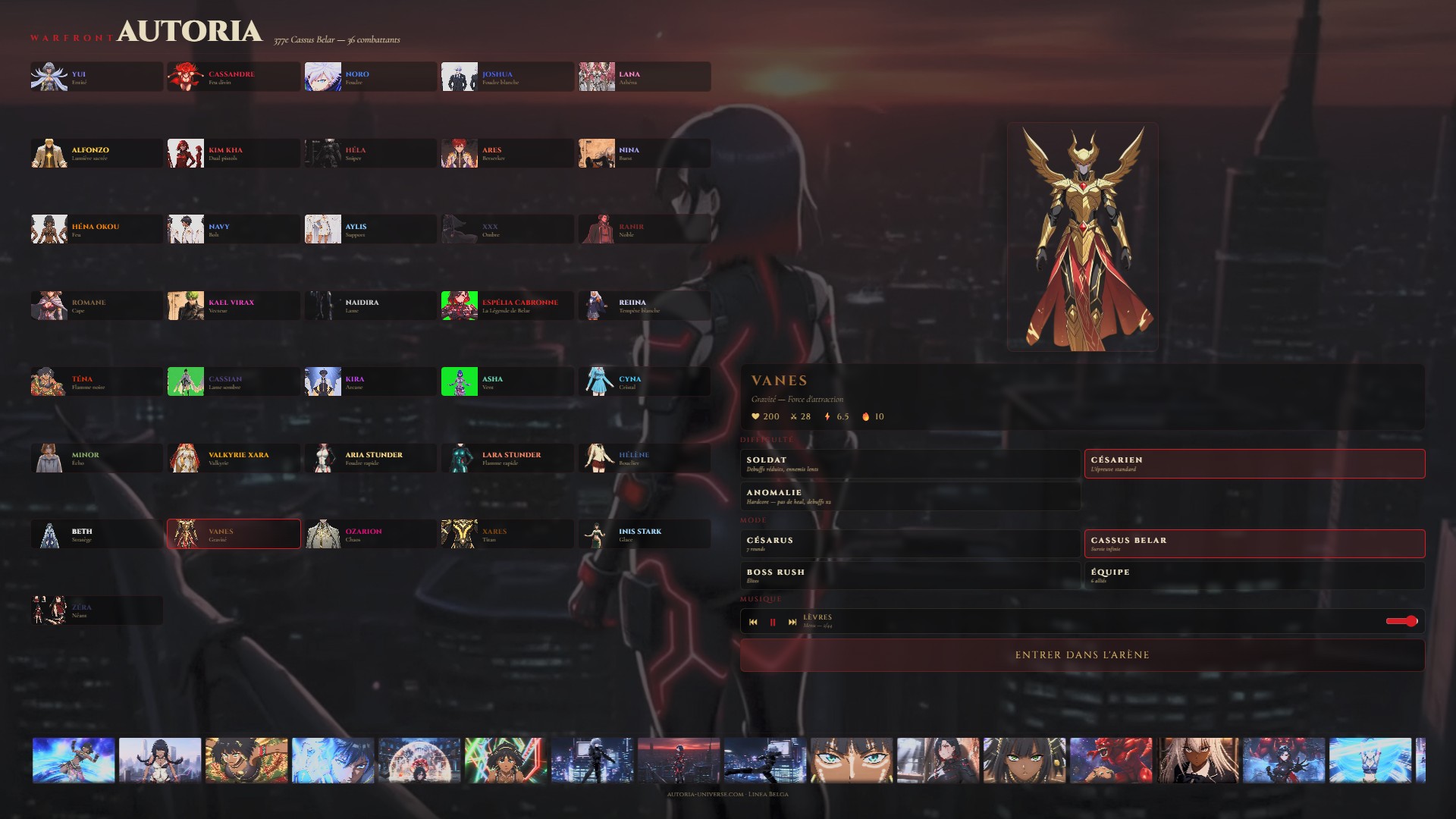Select Valkyrie Xara from the roster
This screenshot has height=819, width=1456.
[x=234, y=458]
